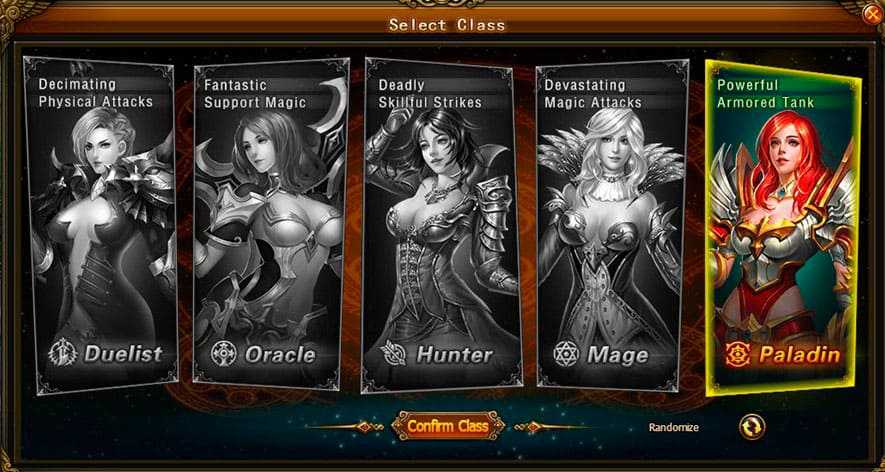Randomize the class with the arrows icon
The image size is (885, 472).
point(750,427)
